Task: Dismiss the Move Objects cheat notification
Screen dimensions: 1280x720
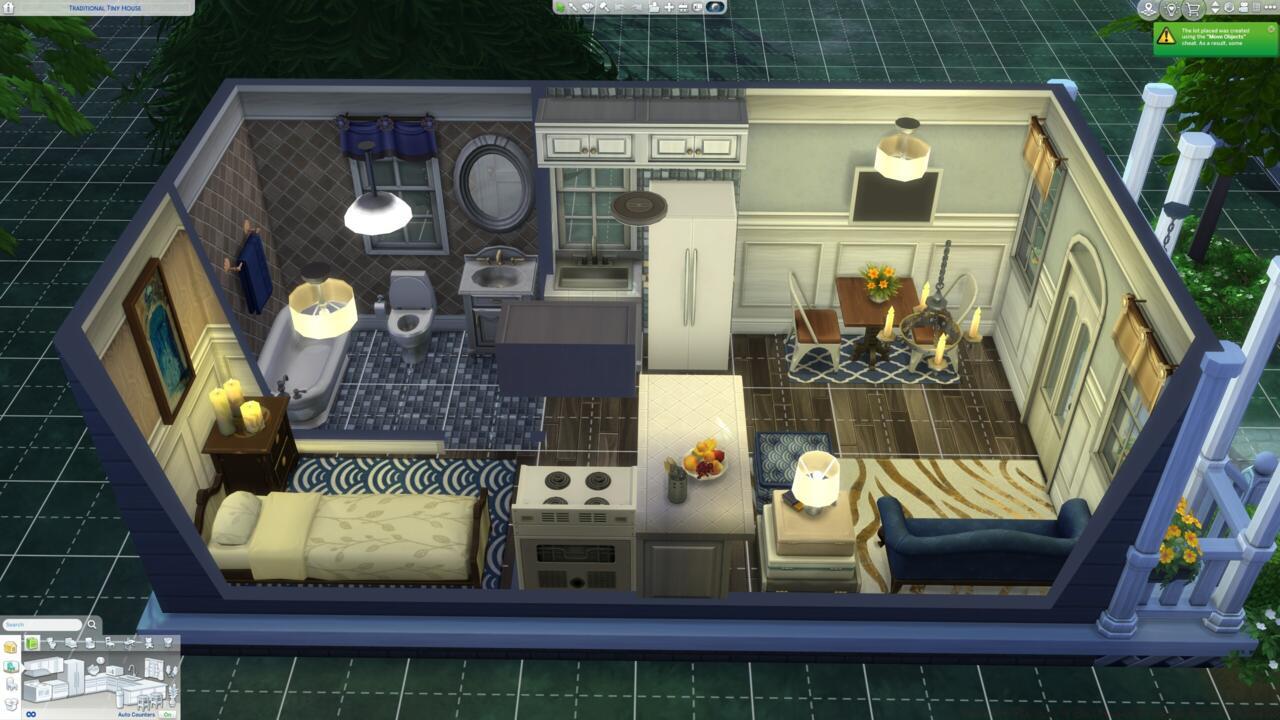Action: point(1271,30)
